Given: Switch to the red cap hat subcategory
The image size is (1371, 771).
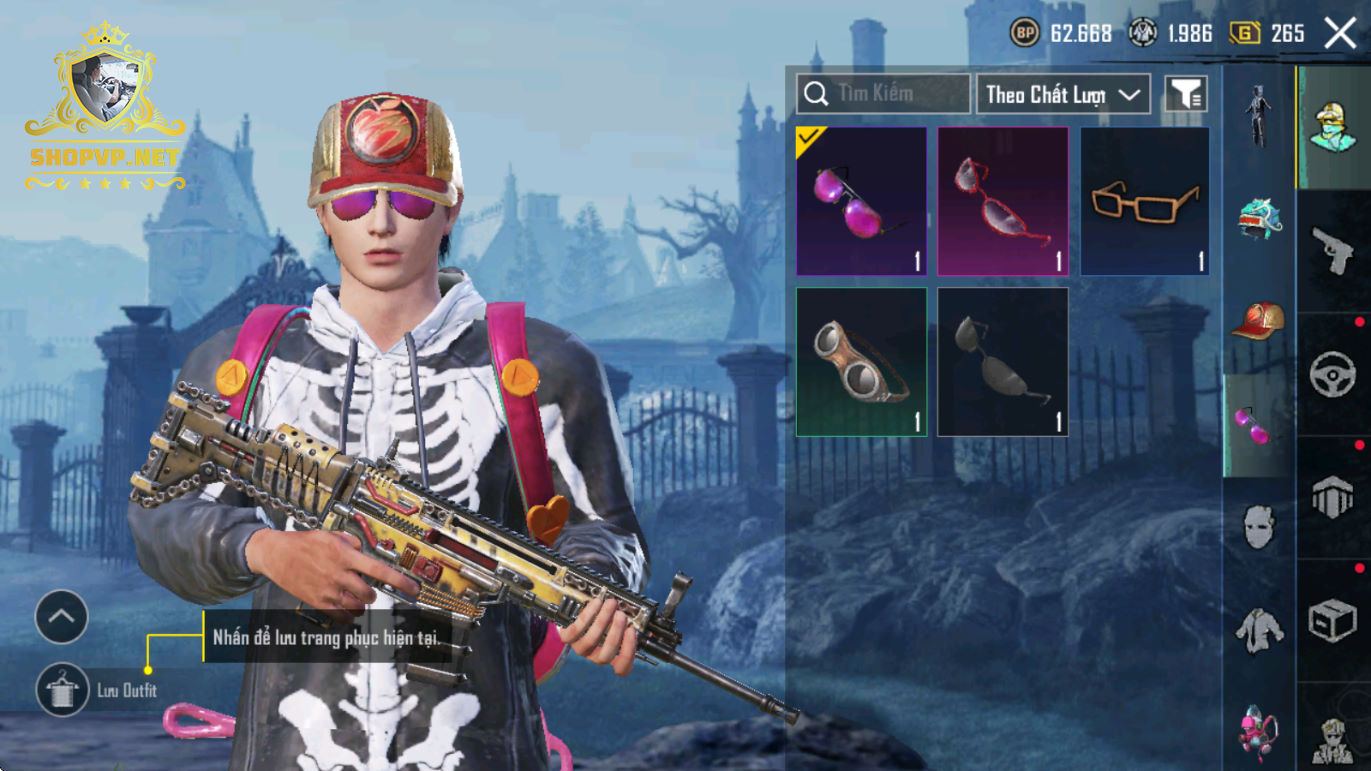Looking at the screenshot, I should (1259, 322).
